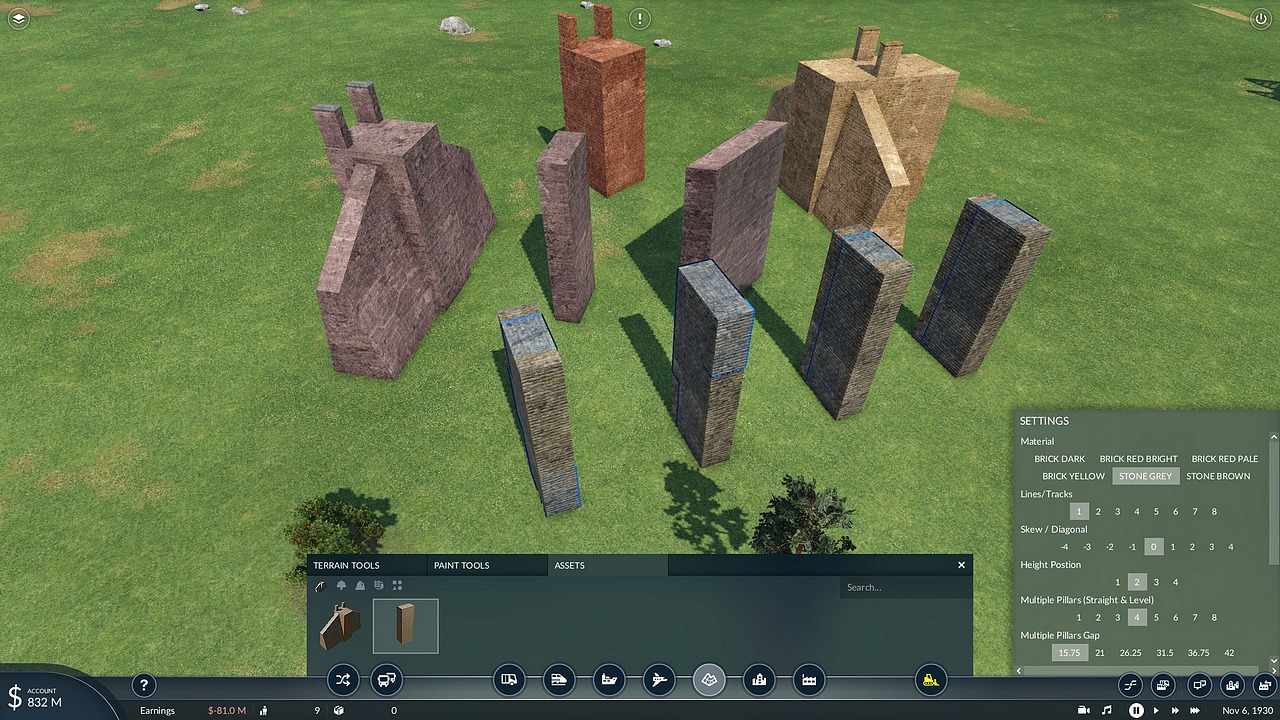Choose the house-shaped abutment asset thumbnail
1280x720 pixels.
pyautogui.click(x=340, y=626)
